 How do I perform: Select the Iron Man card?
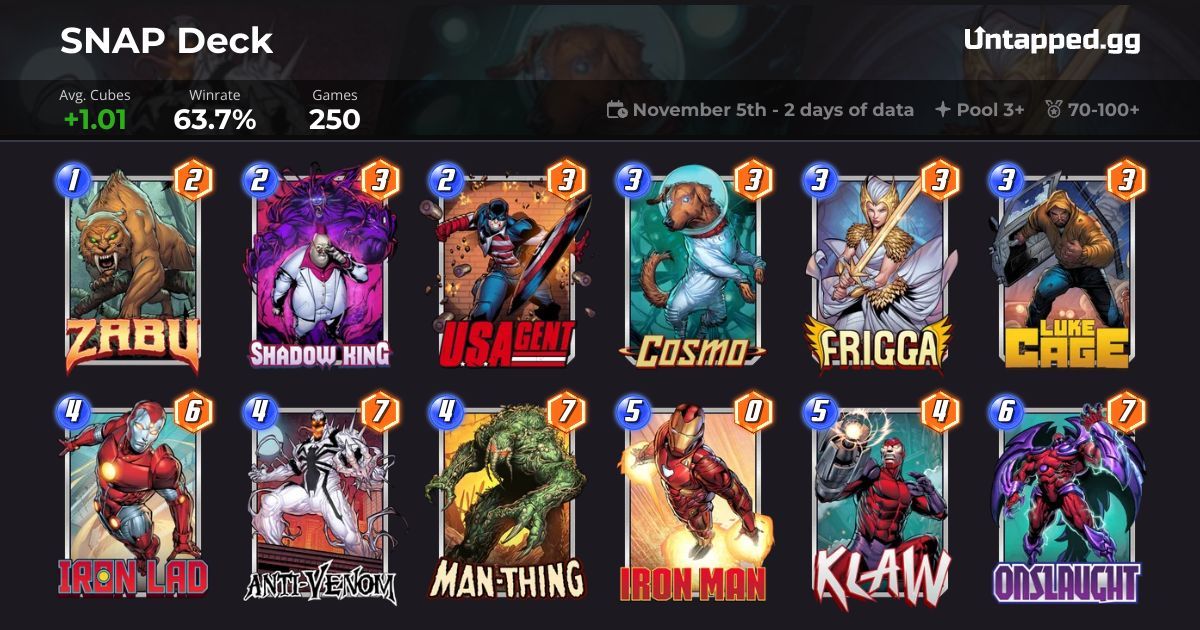click(x=693, y=500)
